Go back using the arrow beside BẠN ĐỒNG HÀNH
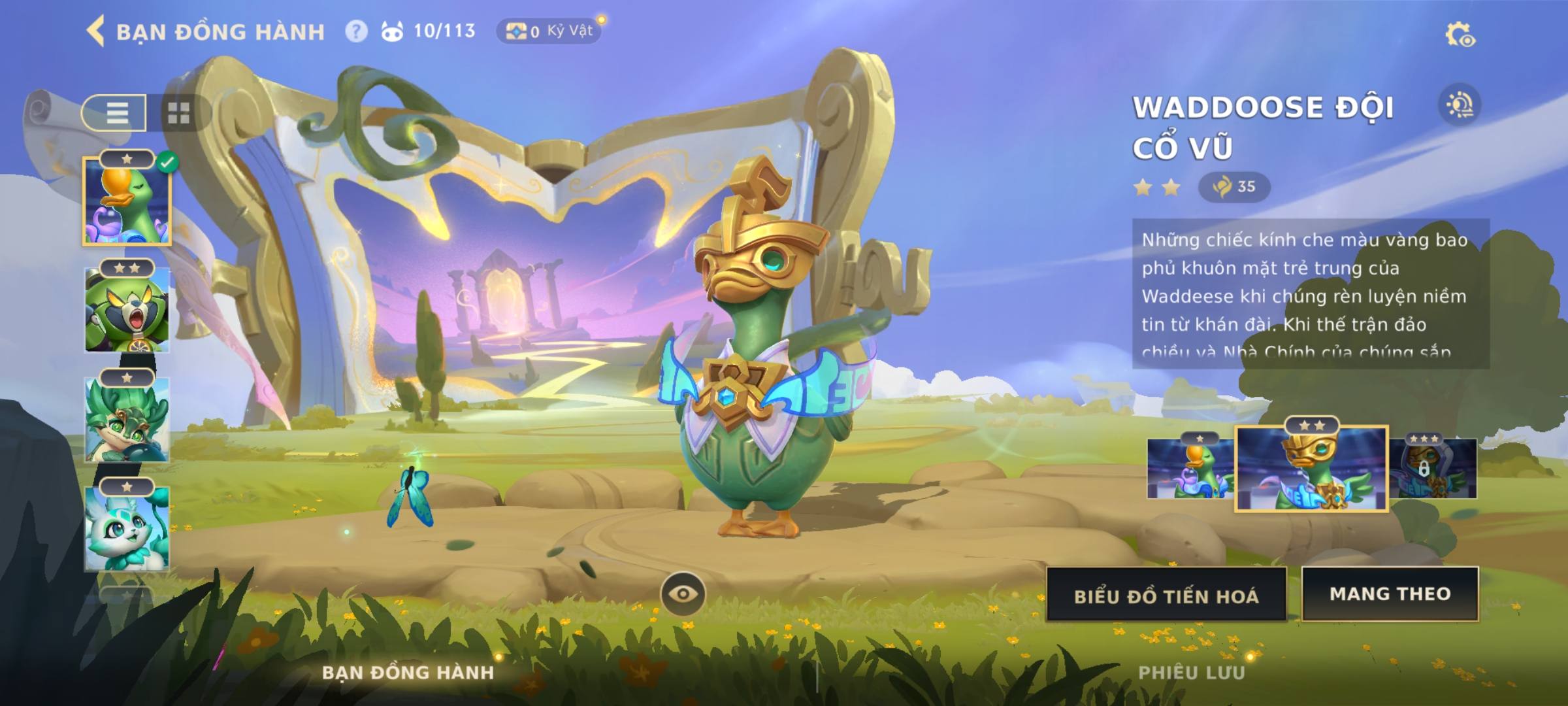1568x706 pixels. pyautogui.click(x=96, y=31)
